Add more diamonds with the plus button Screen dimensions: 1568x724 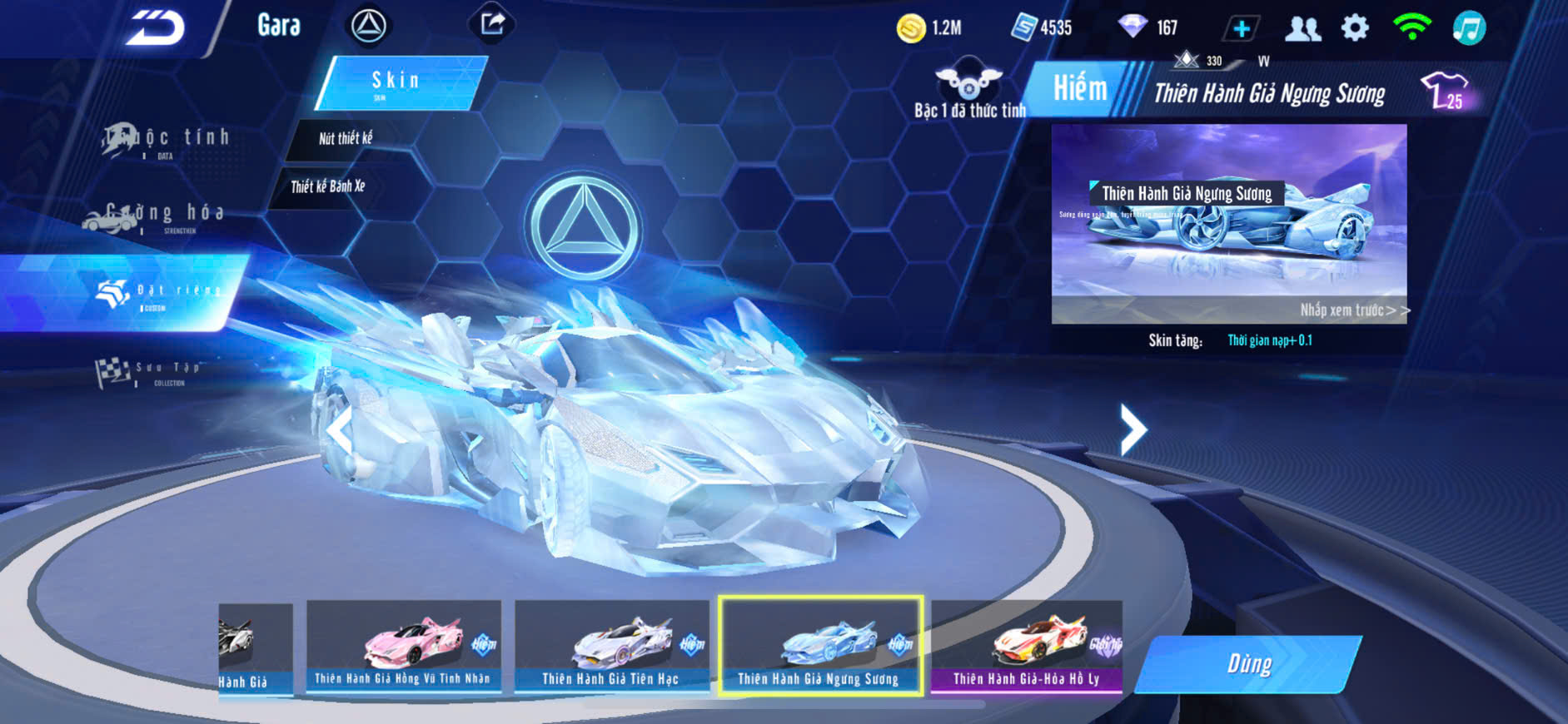[x=1241, y=28]
